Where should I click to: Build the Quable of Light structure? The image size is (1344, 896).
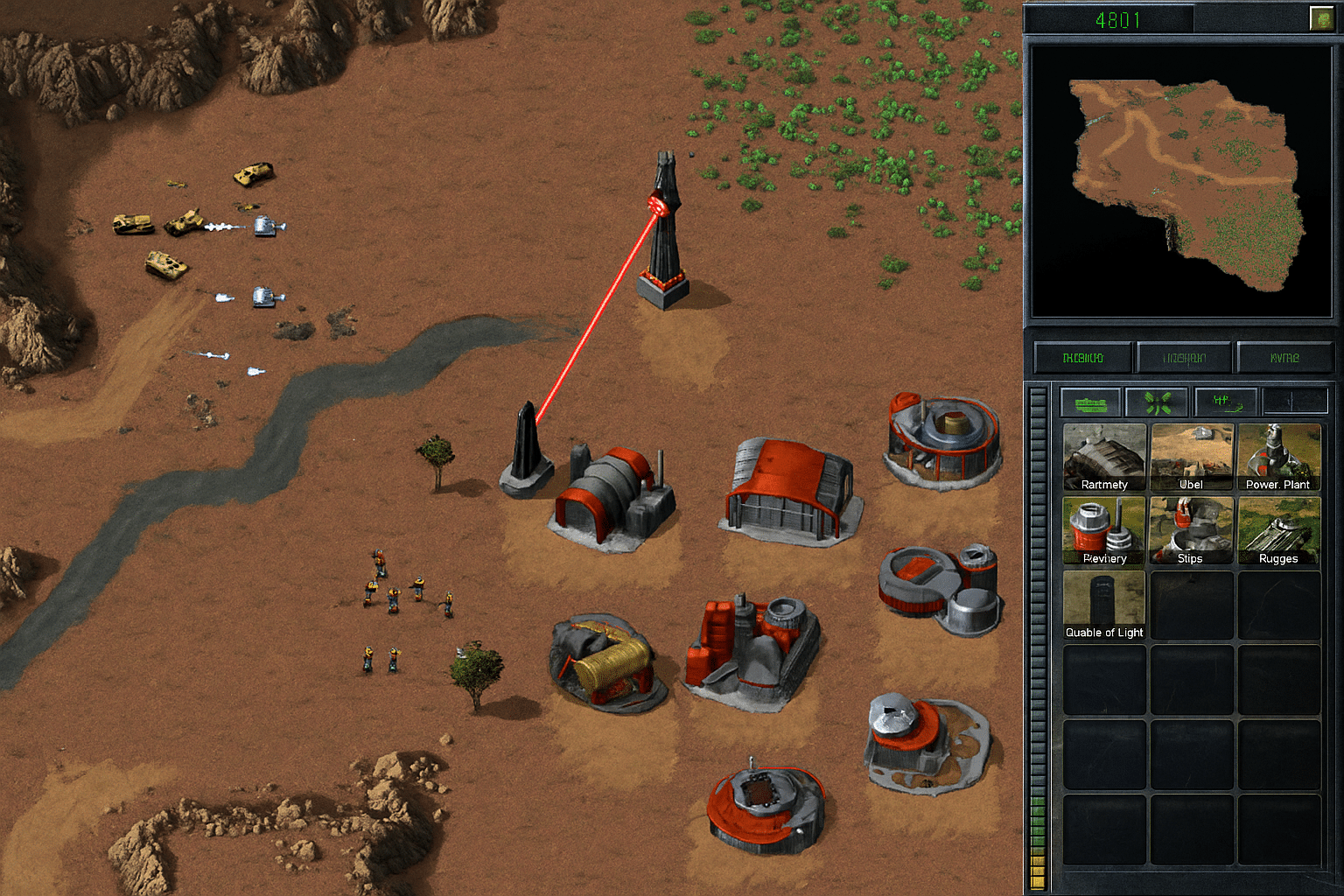tap(1103, 599)
